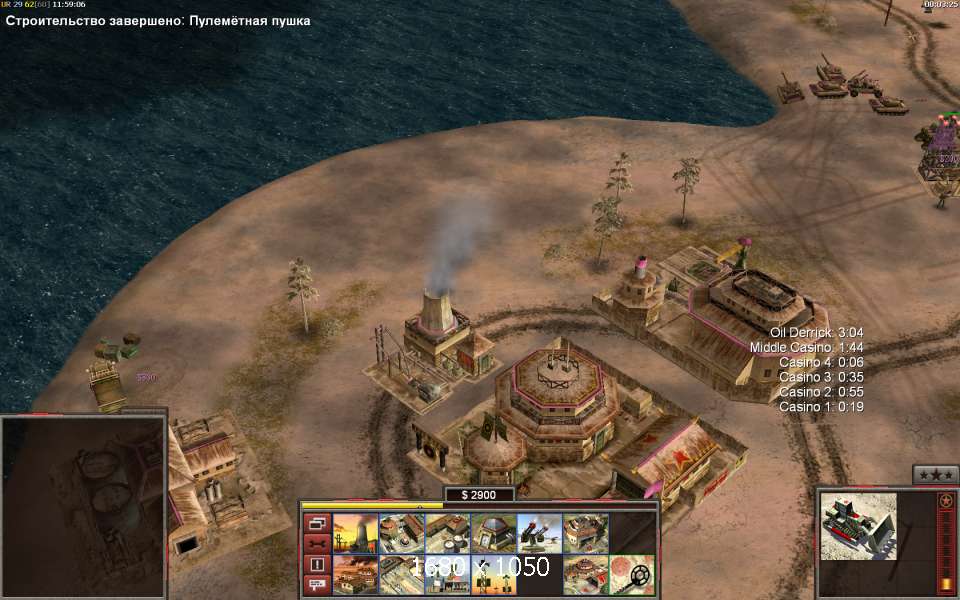Build the Nuclear Reactor with smoking cooling tower

tap(355, 533)
